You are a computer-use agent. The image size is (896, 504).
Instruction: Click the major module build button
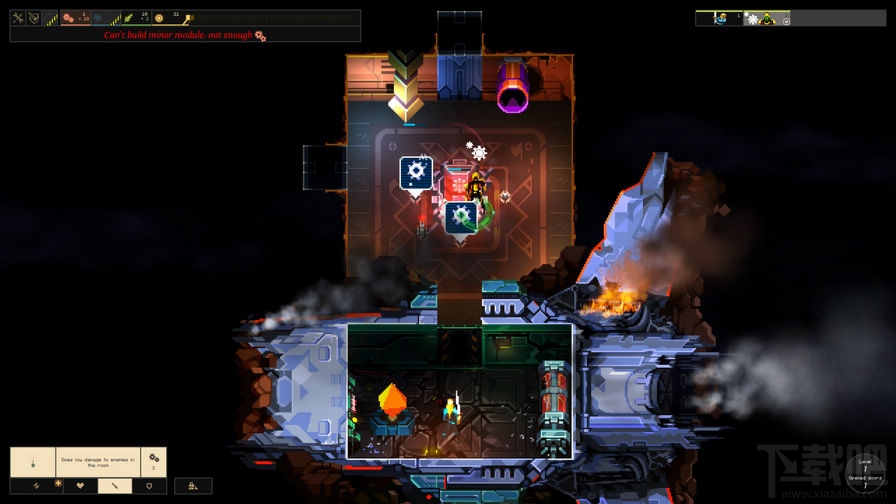pos(193,486)
